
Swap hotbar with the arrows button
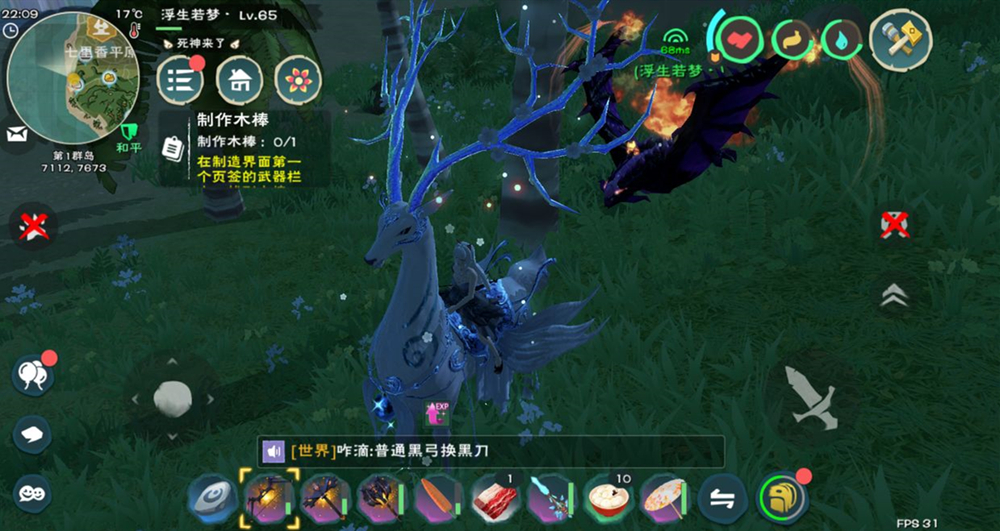719,496
